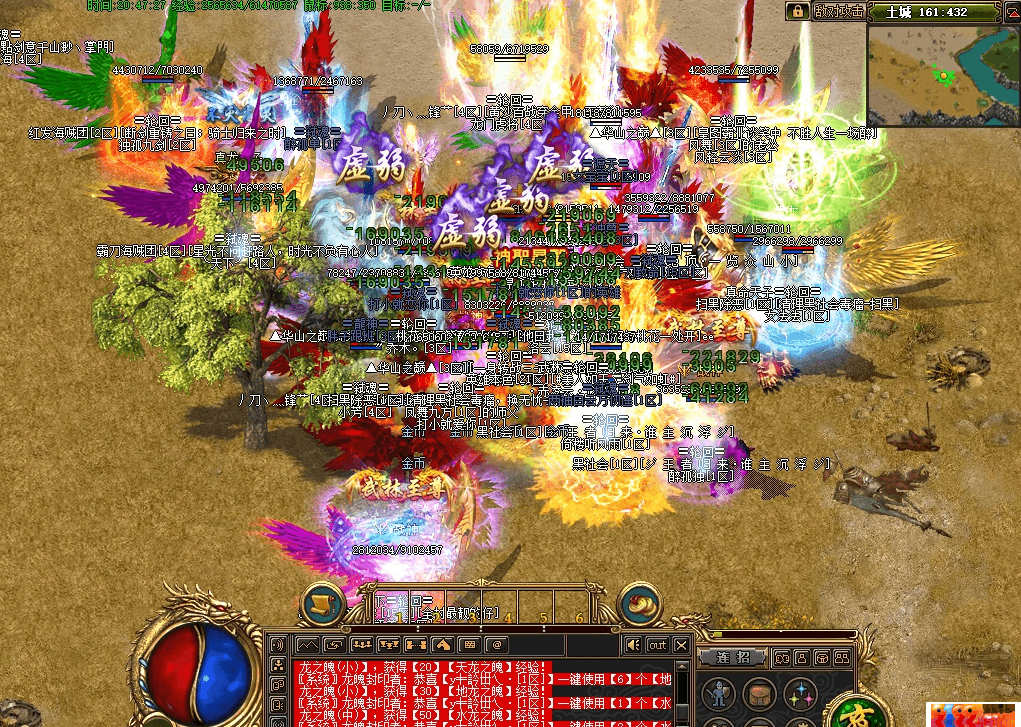Viewport: 1021px width, 727px height.
Task: Close the chat window with X
Action: pos(681,645)
